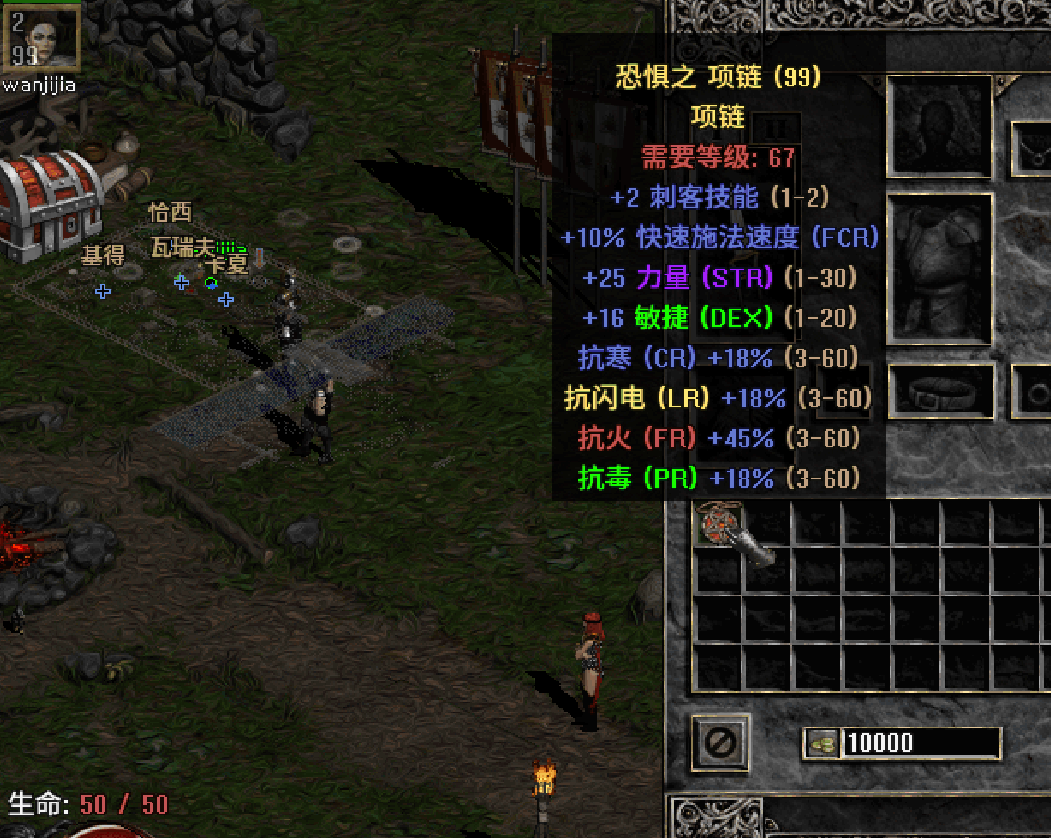Click the wanjijia character portrait

tap(42, 37)
